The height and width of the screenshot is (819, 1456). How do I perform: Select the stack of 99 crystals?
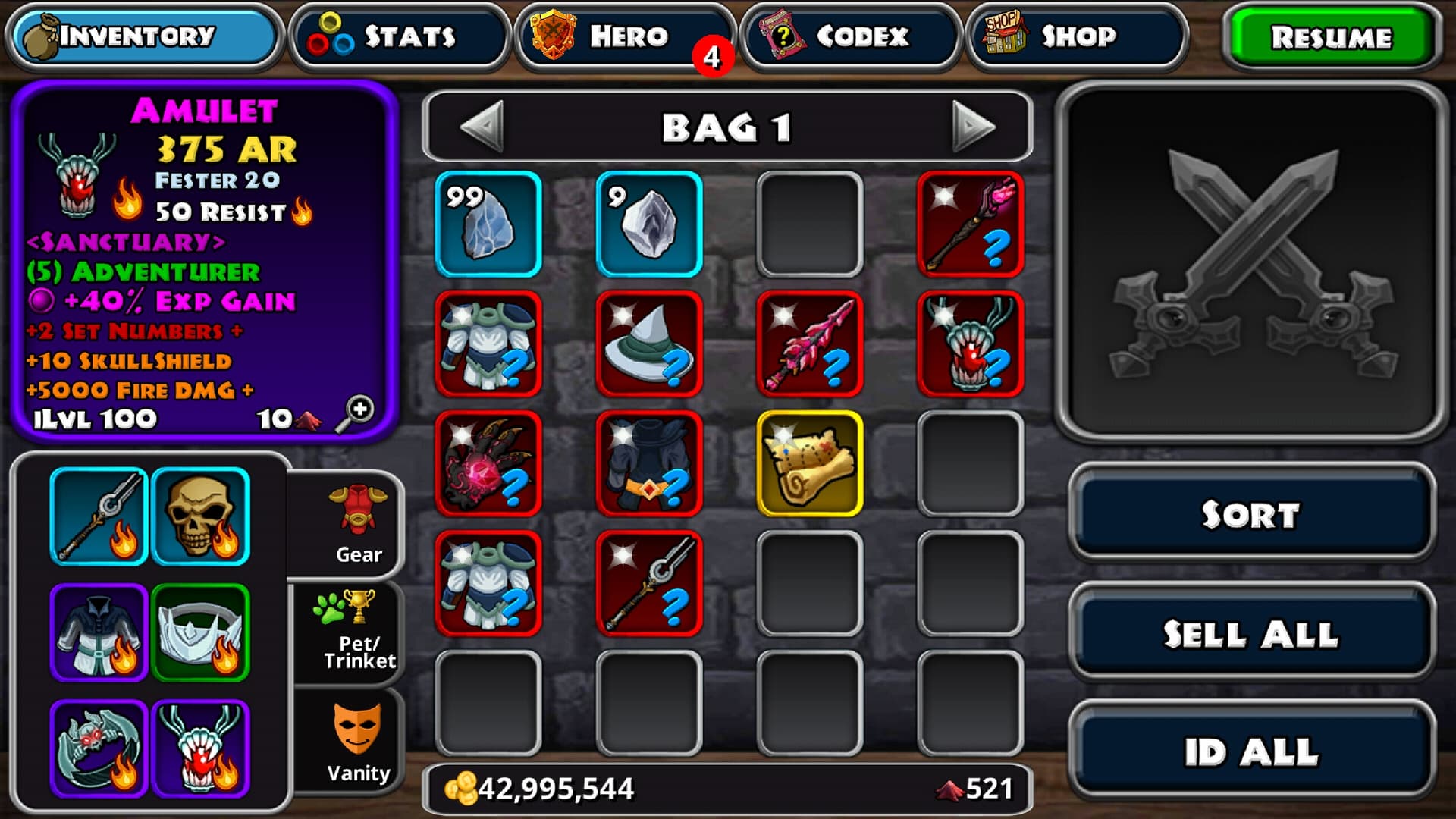point(488,224)
